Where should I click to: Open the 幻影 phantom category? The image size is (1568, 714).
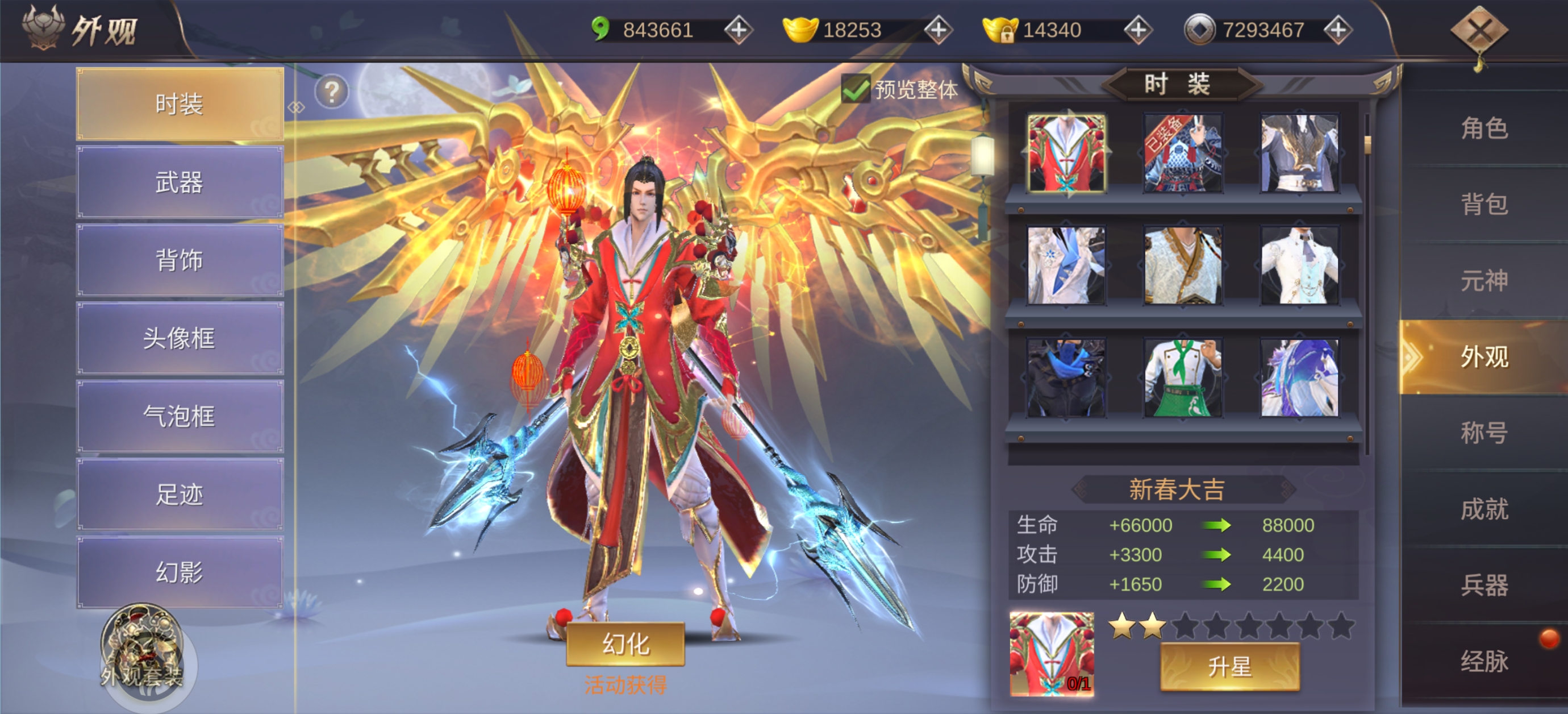pos(180,572)
